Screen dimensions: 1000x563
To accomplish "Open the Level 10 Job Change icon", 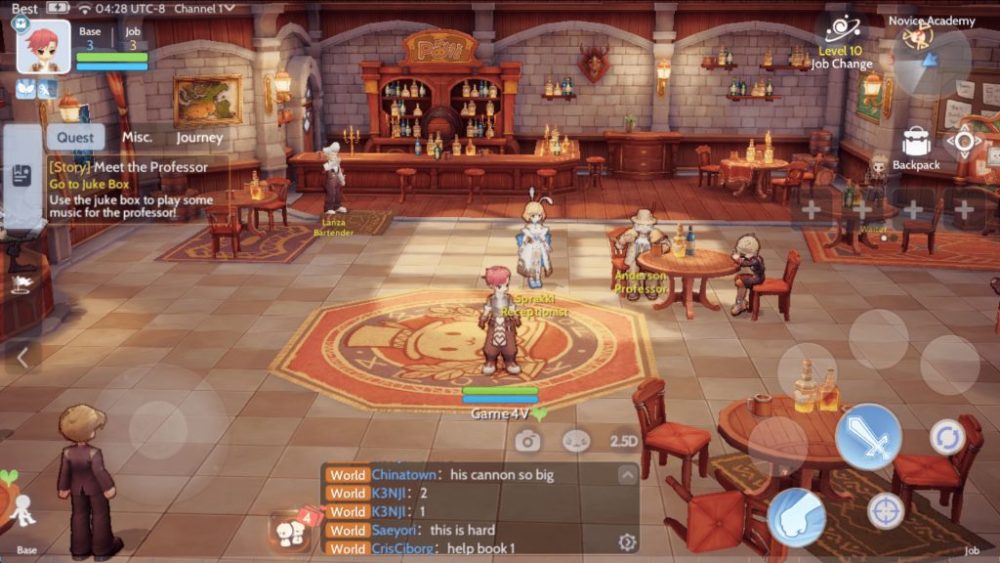I will (843, 30).
